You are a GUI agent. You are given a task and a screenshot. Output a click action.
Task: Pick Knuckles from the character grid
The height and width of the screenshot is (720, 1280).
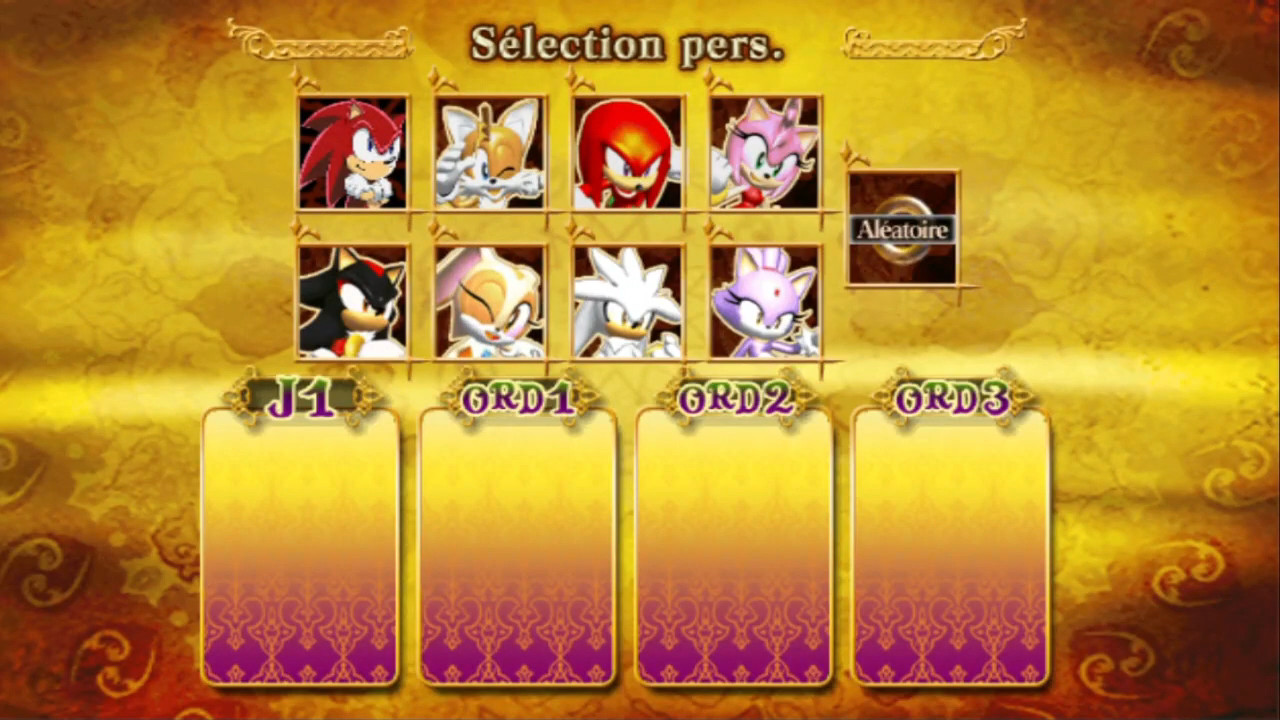pos(627,152)
